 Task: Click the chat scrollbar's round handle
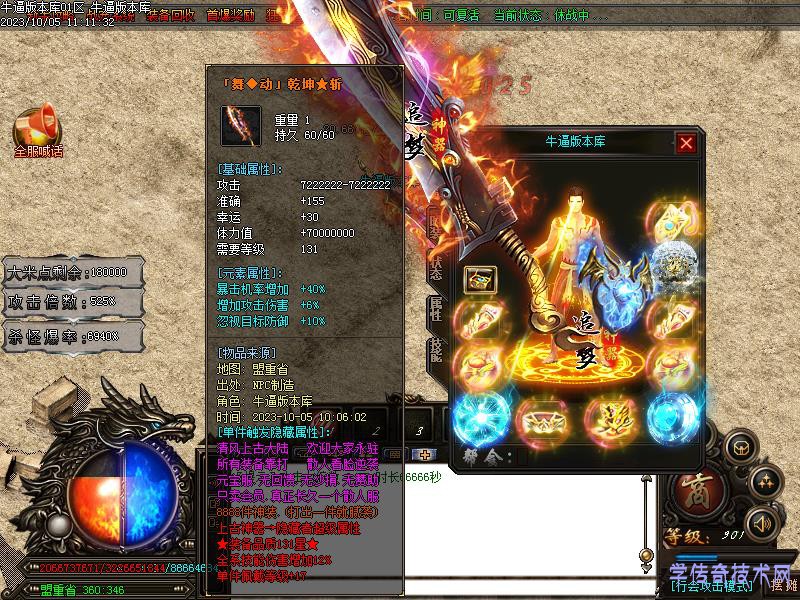pyautogui.click(x=647, y=555)
